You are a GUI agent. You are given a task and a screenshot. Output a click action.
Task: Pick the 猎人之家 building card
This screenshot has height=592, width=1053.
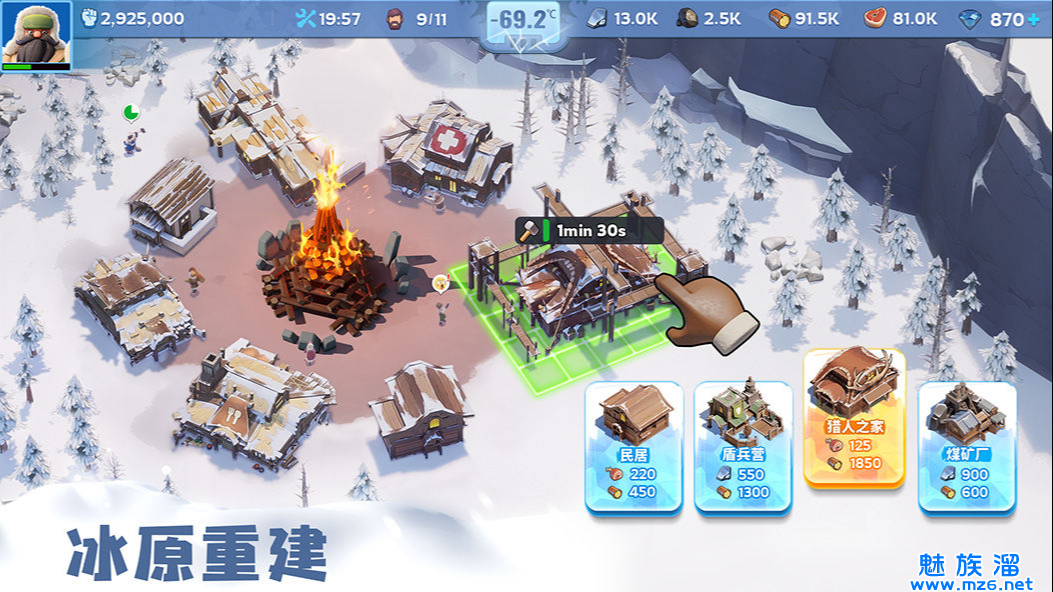[x=854, y=418]
